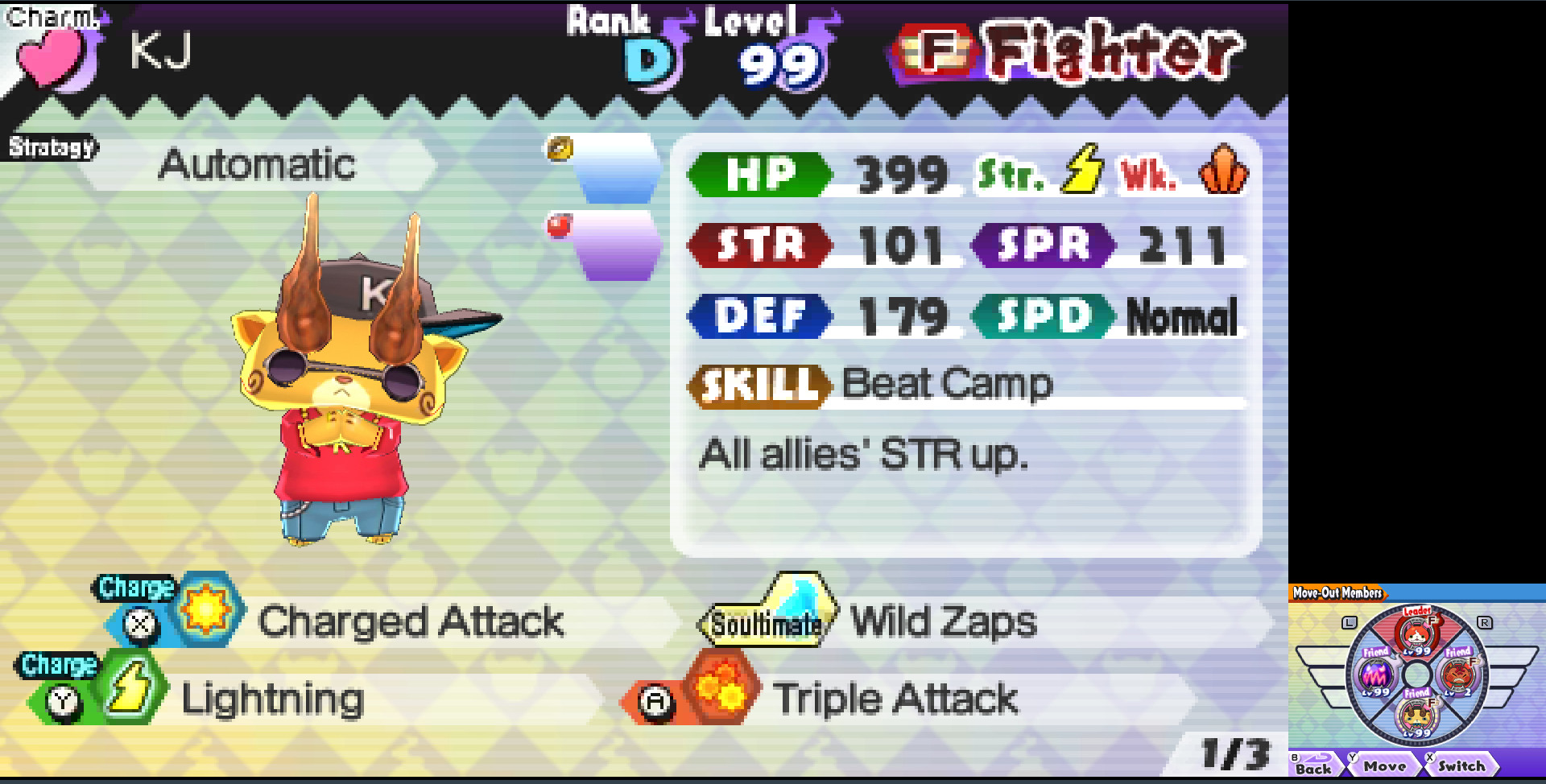
Task: Click the Strategy label
Action: point(50,146)
